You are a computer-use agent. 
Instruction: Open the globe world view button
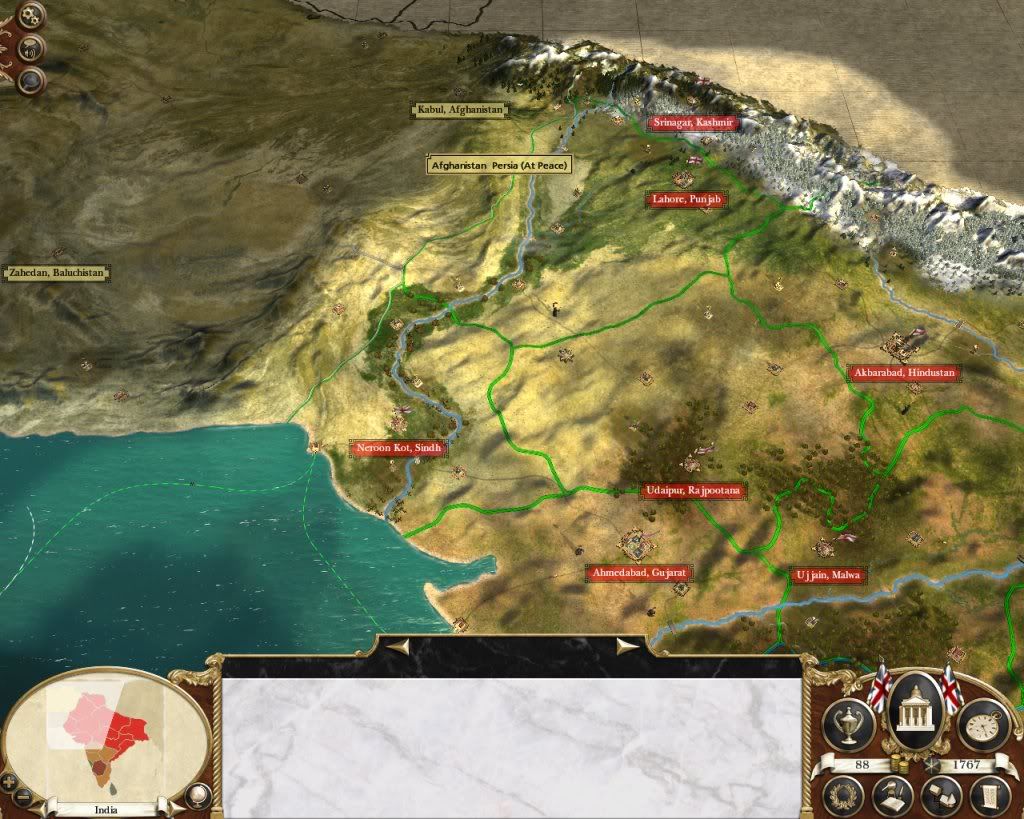coord(198,796)
